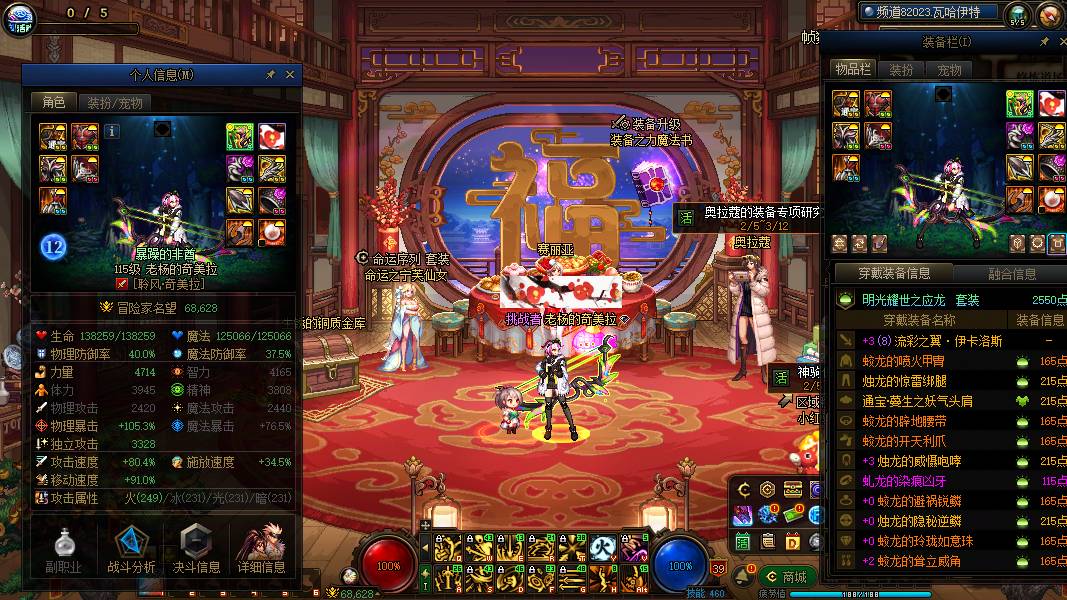Open the 商城 shop button
This screenshot has width=1067, height=600.
click(x=786, y=577)
